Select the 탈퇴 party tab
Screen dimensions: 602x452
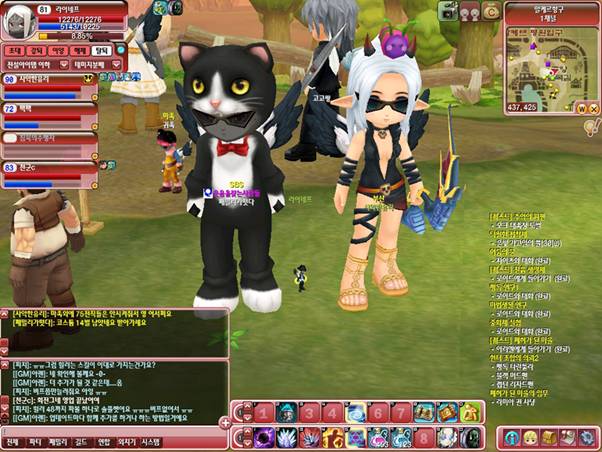(x=101, y=48)
